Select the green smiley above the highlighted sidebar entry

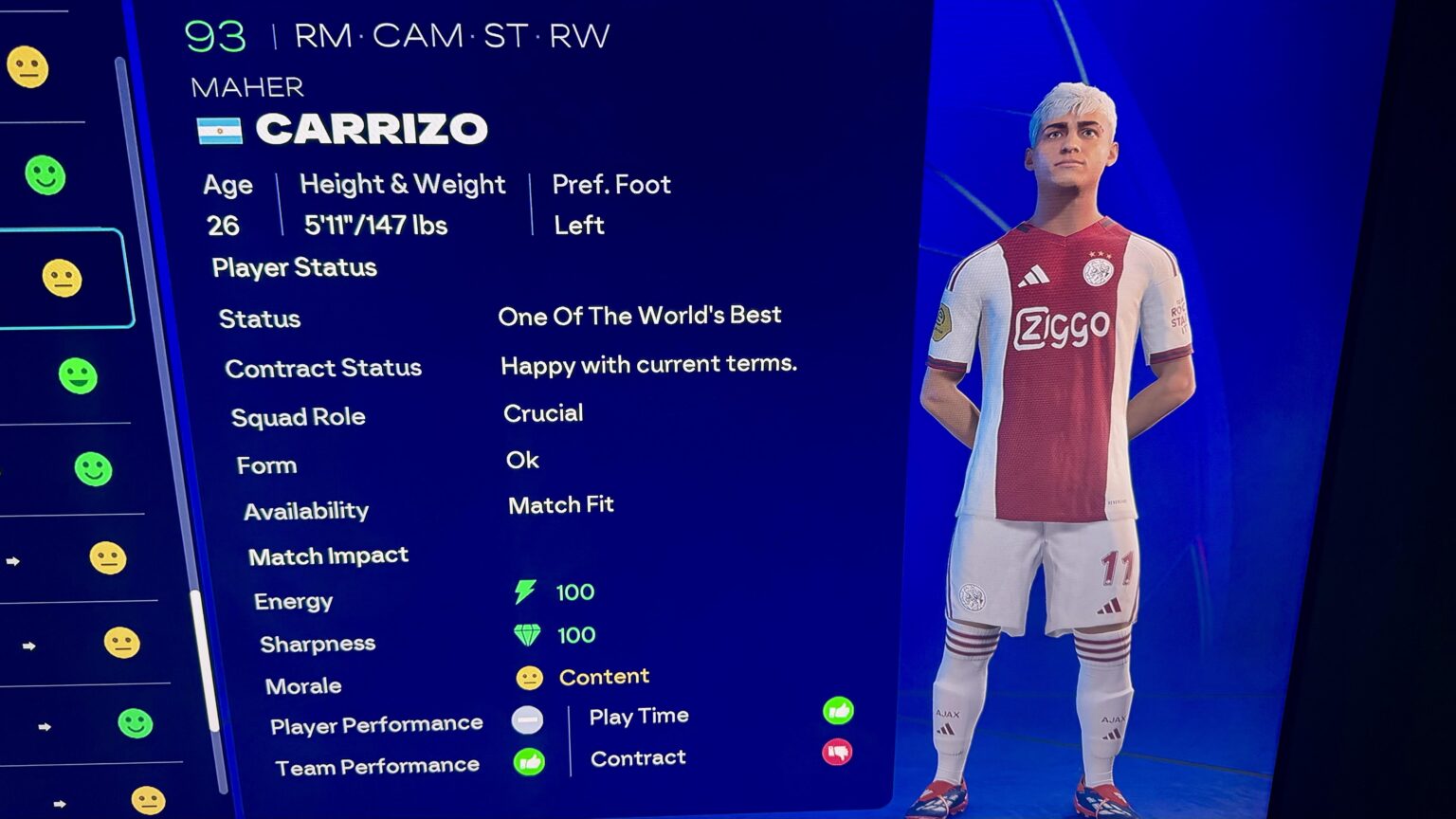tap(46, 175)
